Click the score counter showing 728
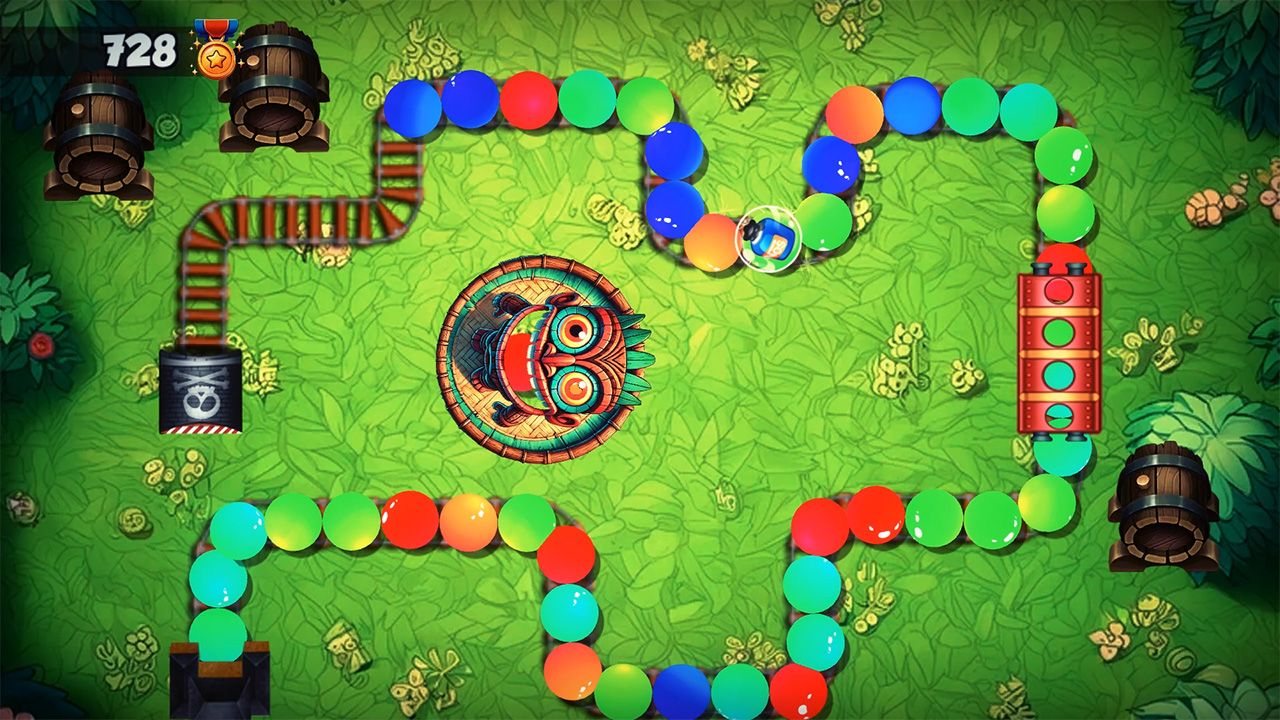This screenshot has height=720, width=1280. pyautogui.click(x=140, y=47)
